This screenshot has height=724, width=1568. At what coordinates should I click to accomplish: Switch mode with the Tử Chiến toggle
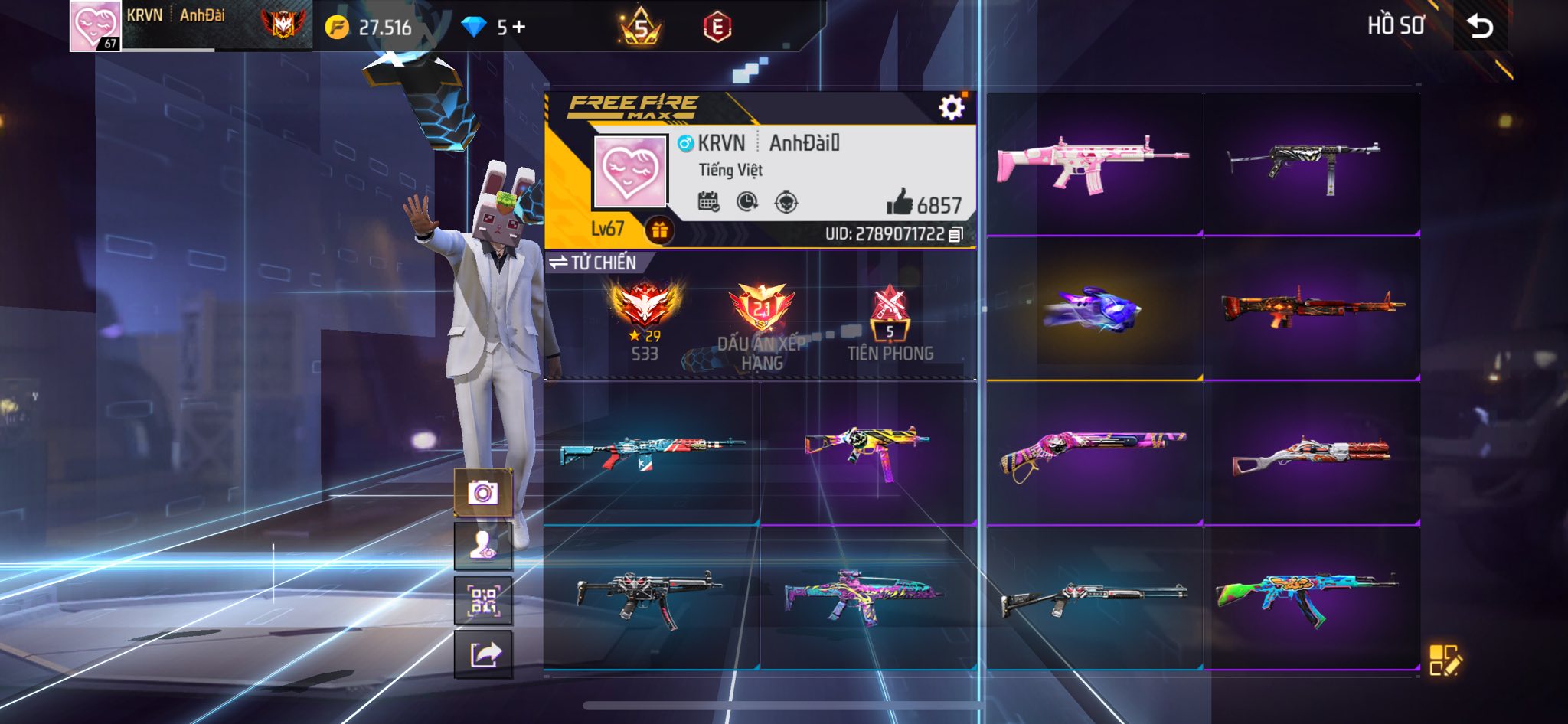(593, 263)
